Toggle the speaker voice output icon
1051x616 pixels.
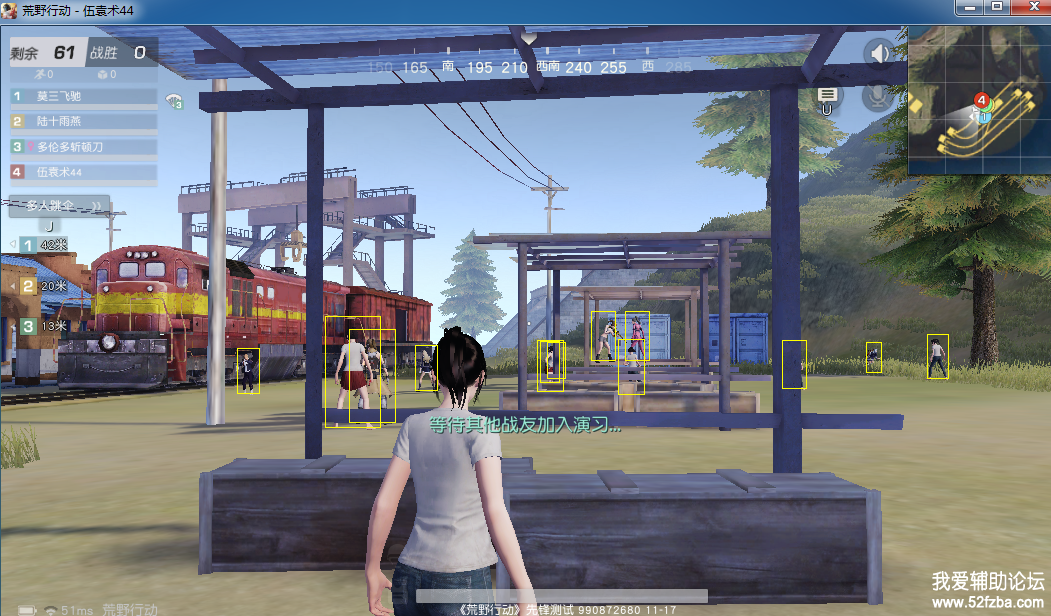880,53
